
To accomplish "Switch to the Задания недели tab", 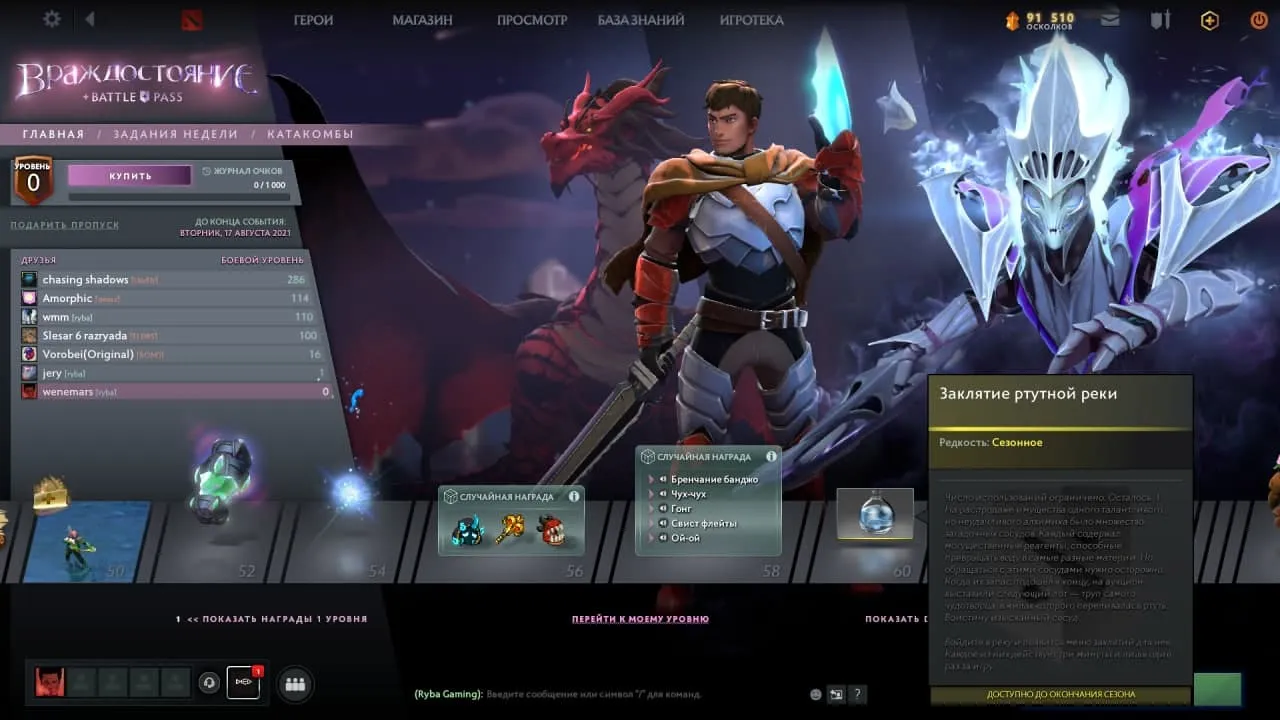I will click(x=175, y=134).
